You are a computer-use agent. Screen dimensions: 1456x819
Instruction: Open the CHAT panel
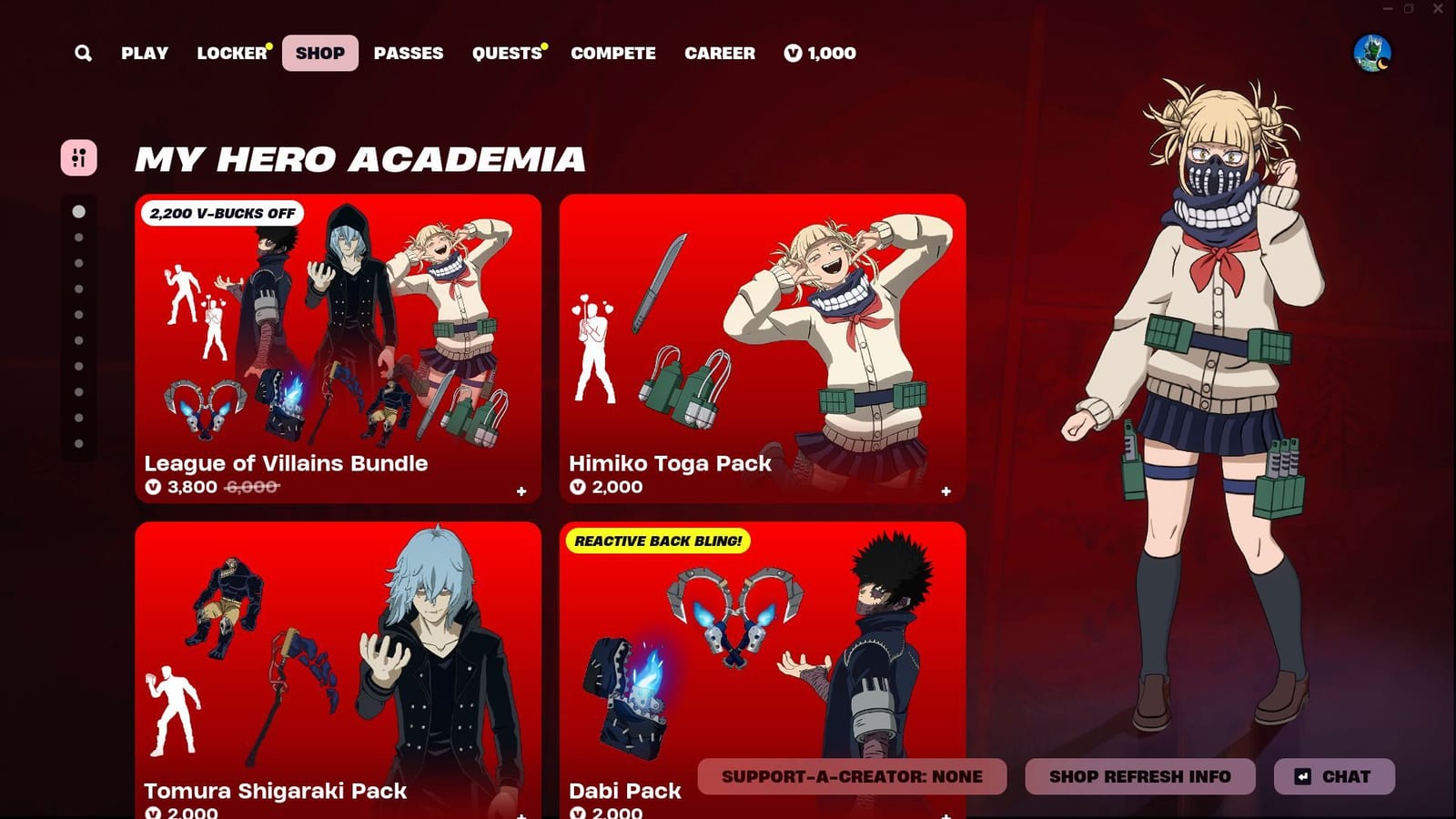(1335, 776)
